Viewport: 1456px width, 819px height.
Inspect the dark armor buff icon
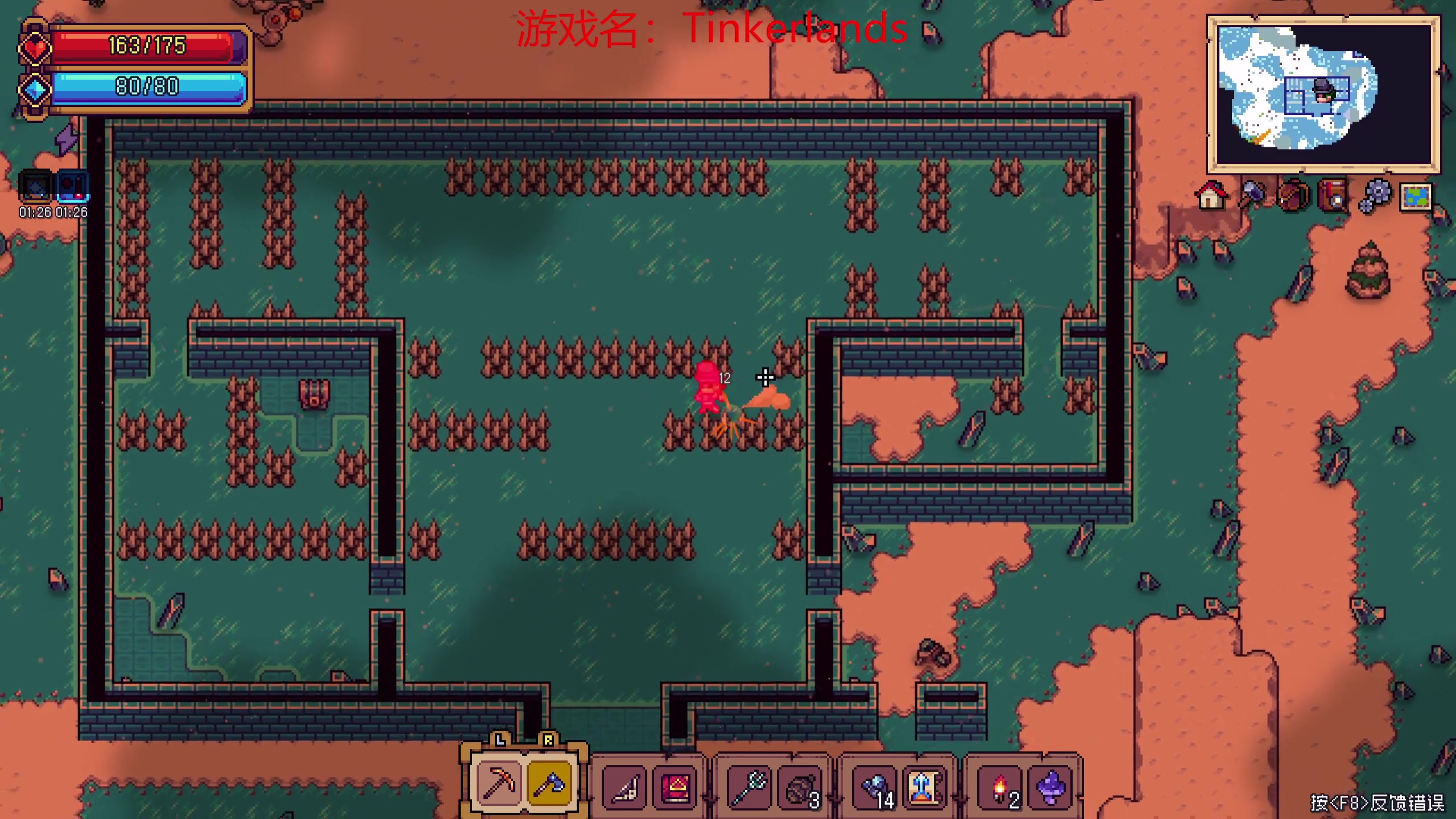(36, 187)
